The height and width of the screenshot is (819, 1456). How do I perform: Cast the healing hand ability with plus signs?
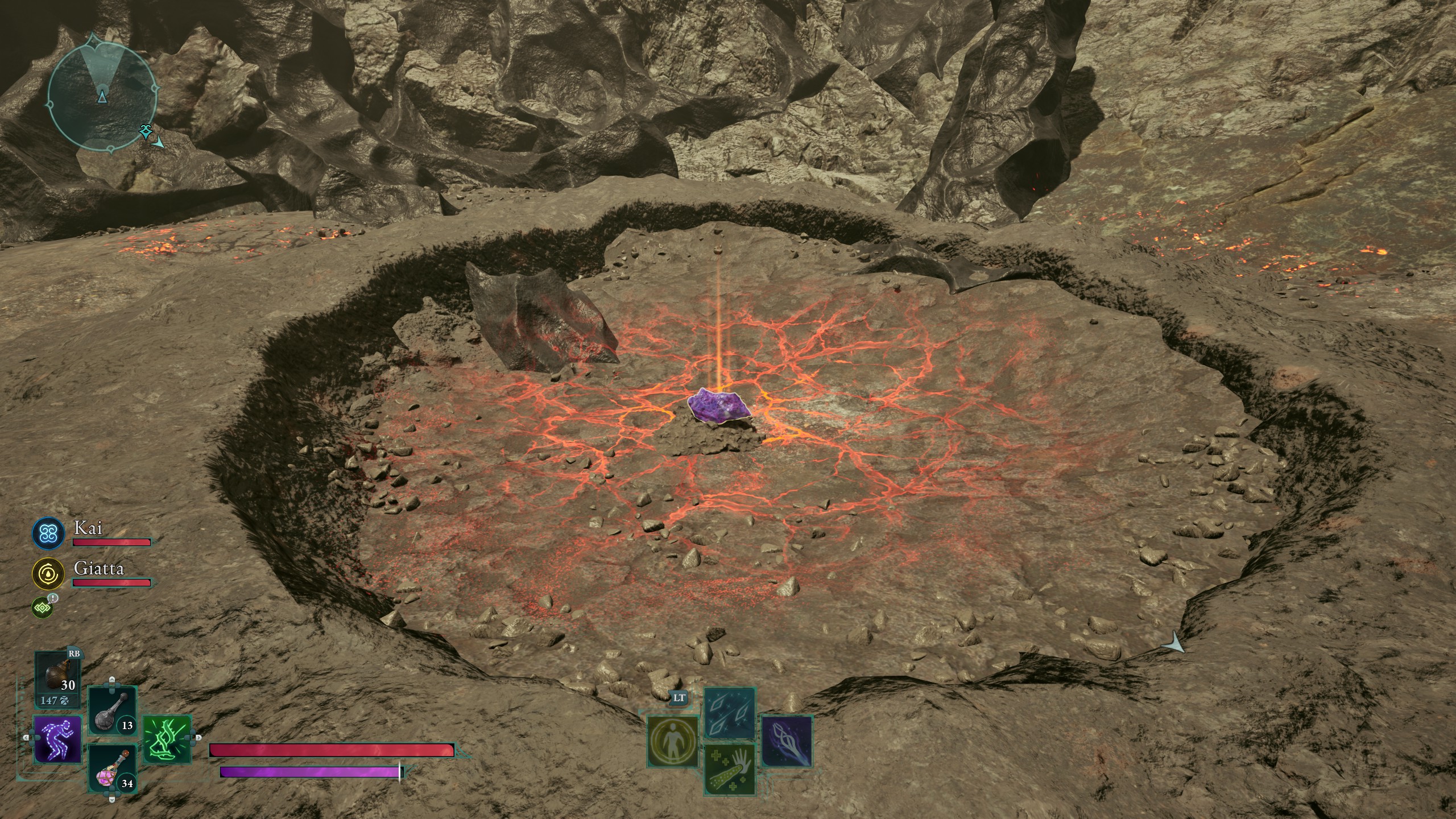730,770
